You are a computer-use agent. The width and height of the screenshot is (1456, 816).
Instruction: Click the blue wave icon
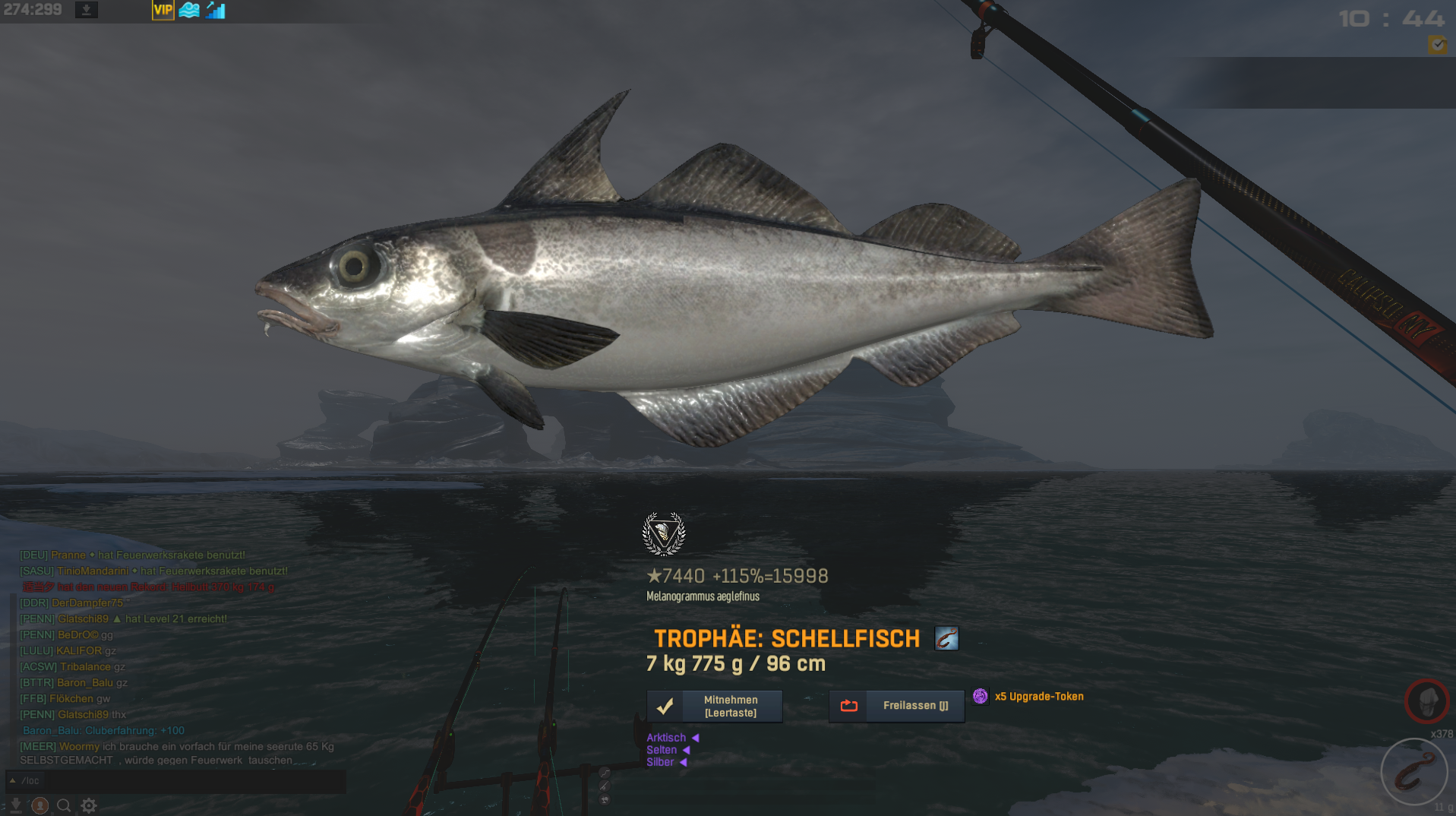189,11
